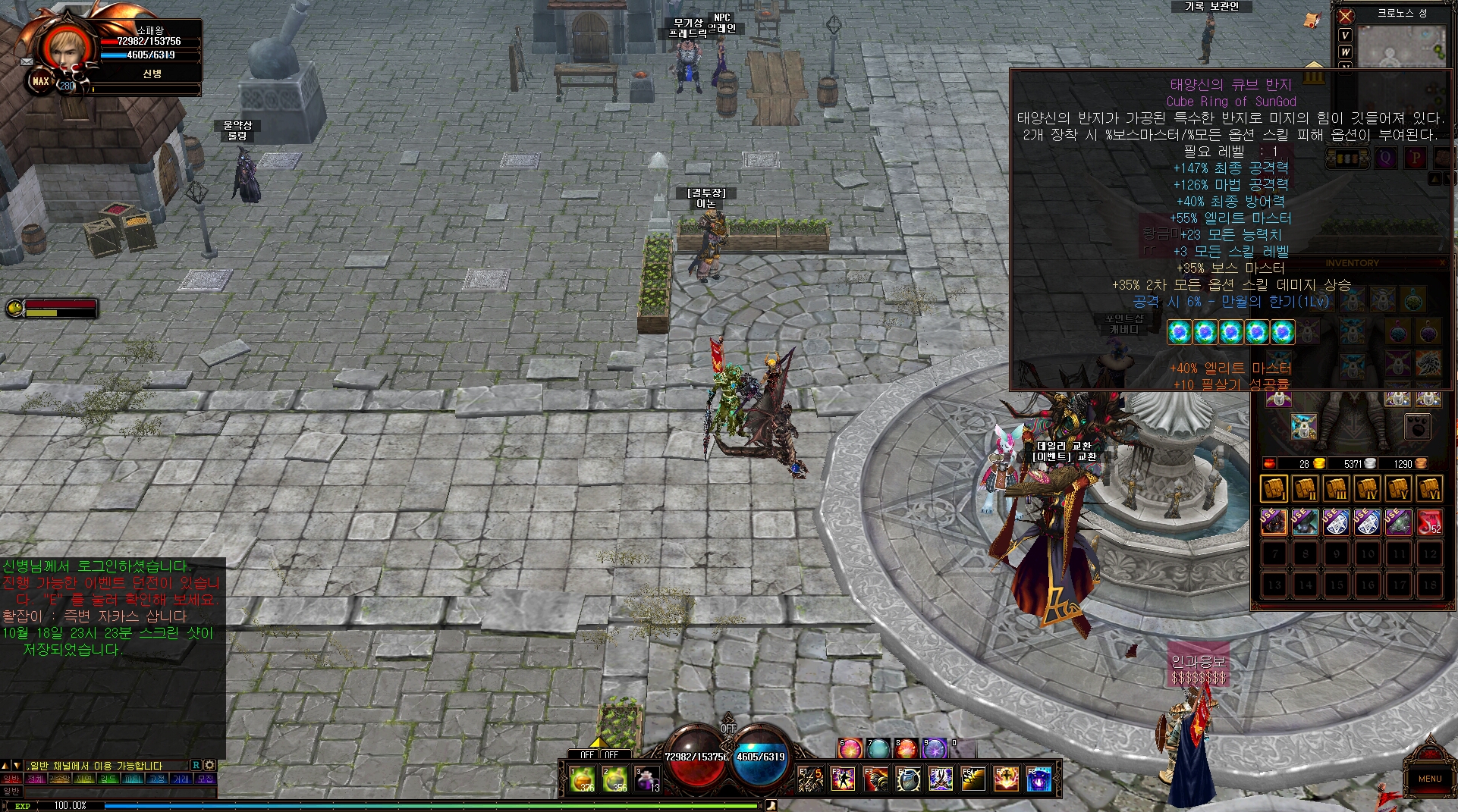Switch to inventory bag VI
The height and width of the screenshot is (812, 1458).
[1429, 489]
